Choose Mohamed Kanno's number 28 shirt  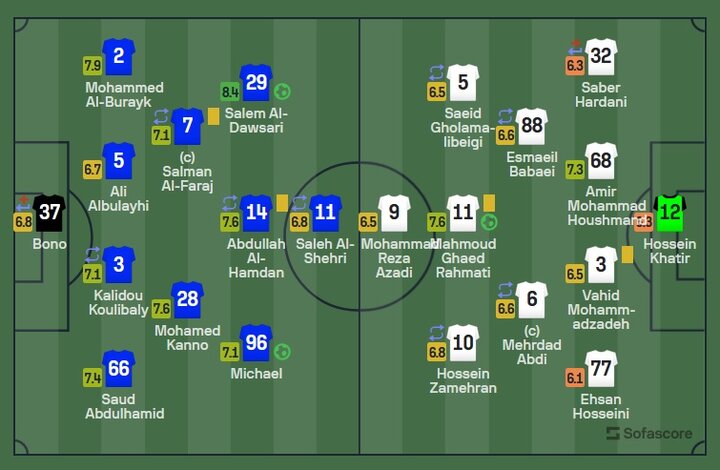187,301
